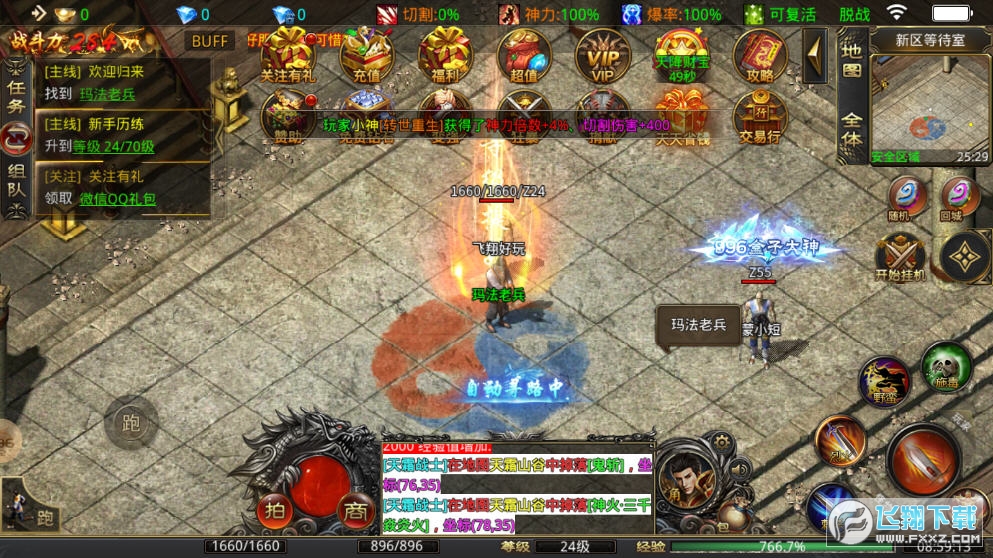Use the 随机 random teleport stone
The height and width of the screenshot is (558, 993).
click(x=907, y=196)
